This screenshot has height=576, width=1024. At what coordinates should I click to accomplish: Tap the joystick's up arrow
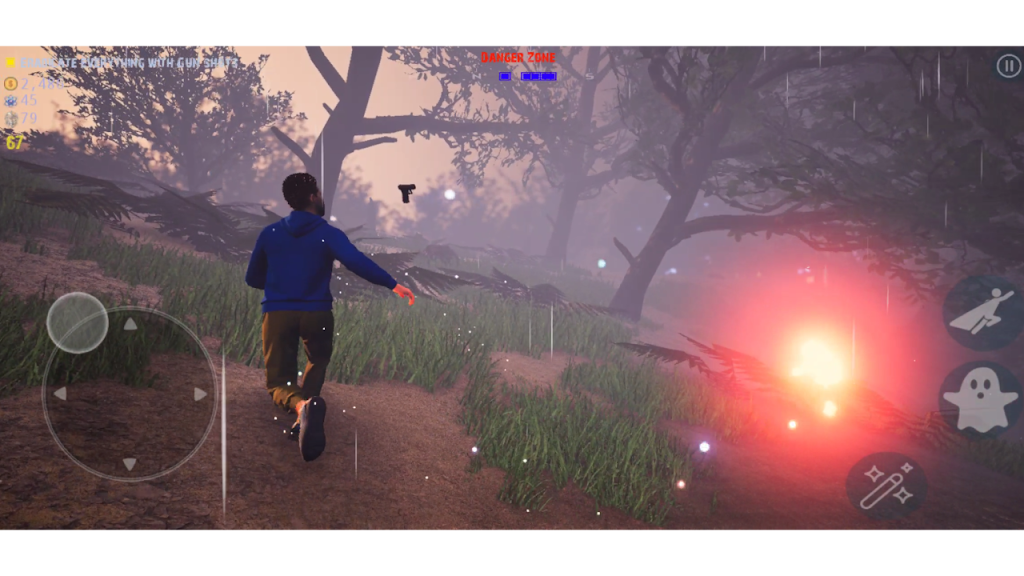(129, 324)
